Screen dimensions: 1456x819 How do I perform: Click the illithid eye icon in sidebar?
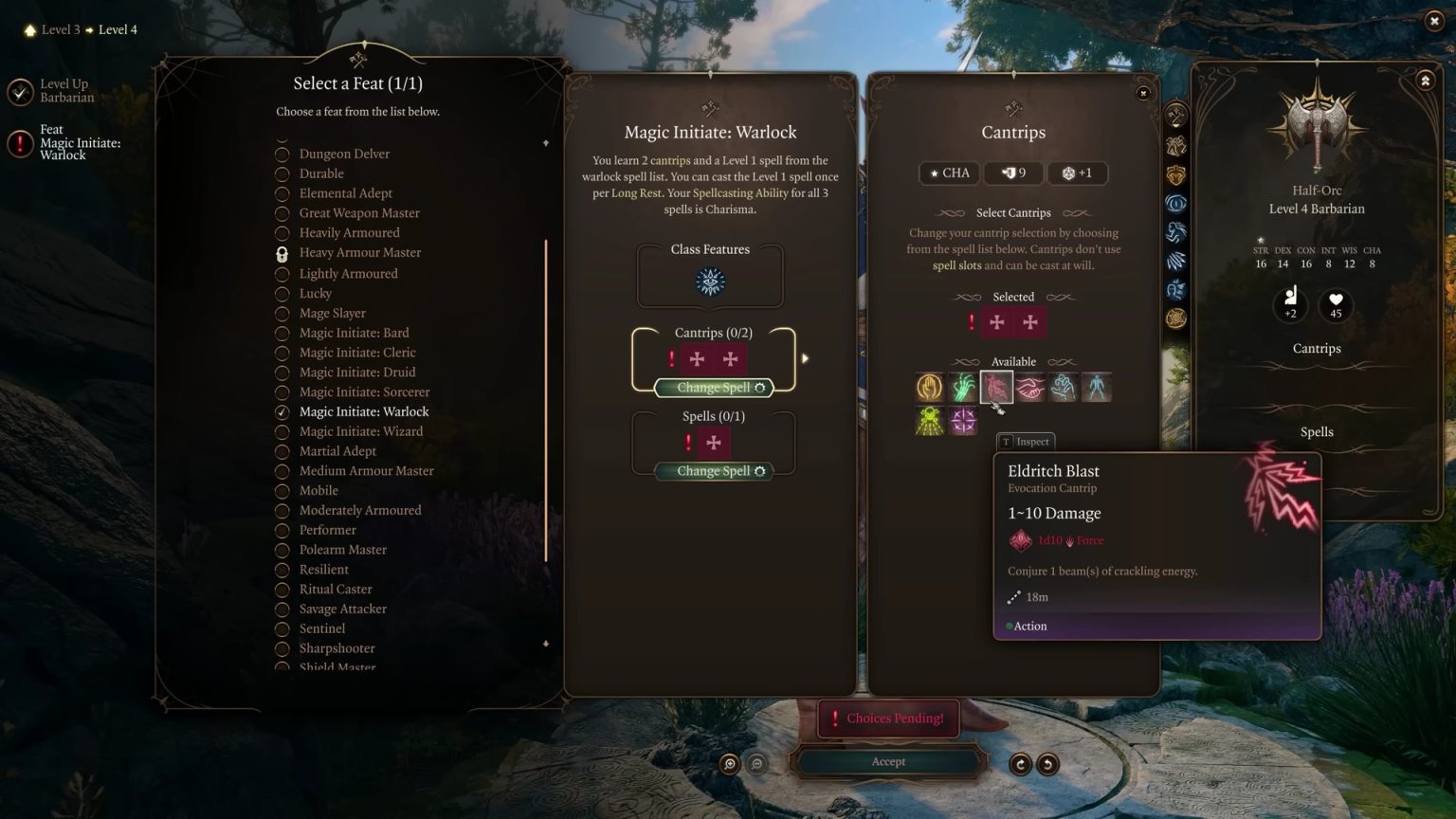click(1175, 202)
